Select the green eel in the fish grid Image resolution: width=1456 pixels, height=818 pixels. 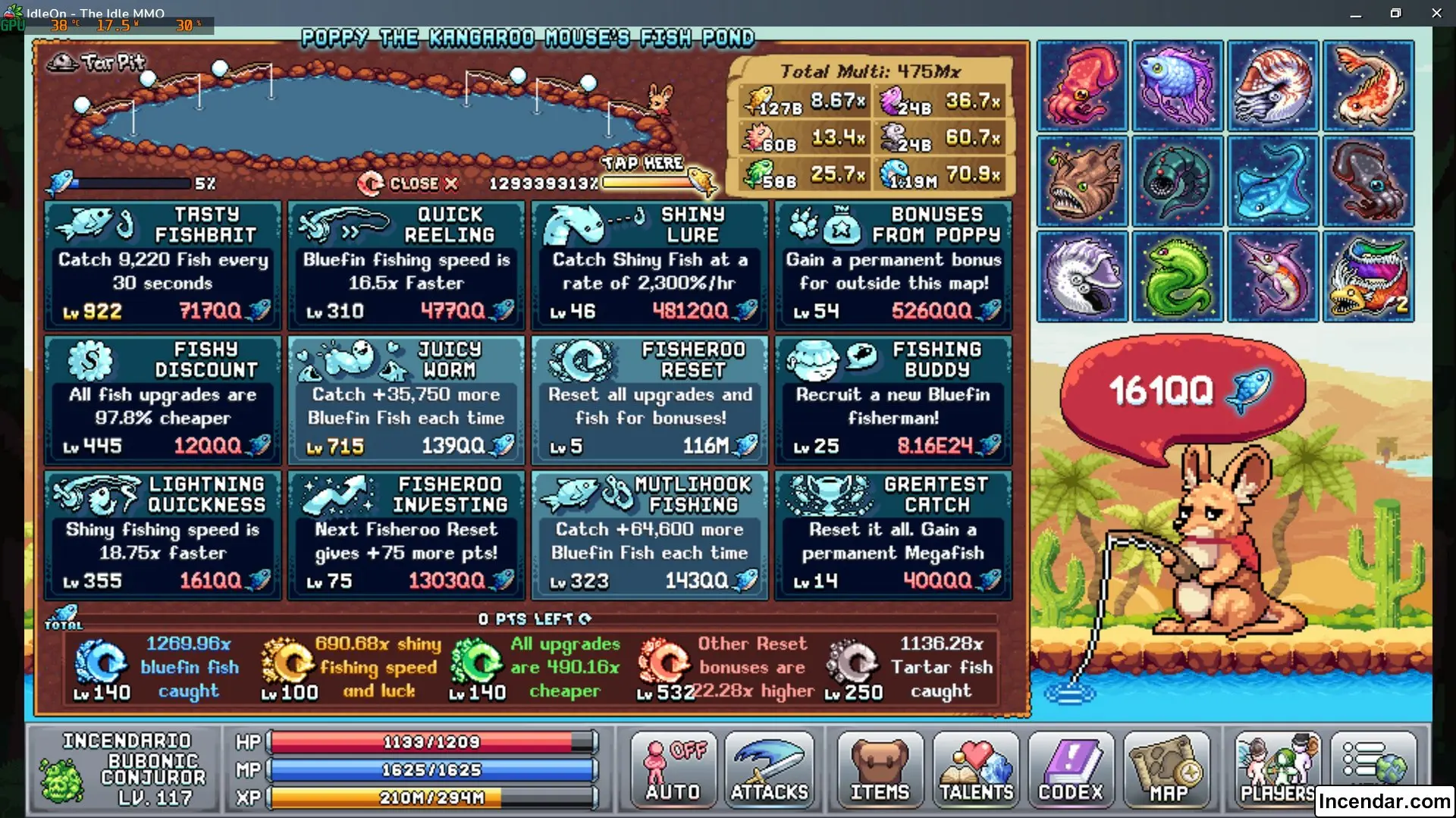coord(1178,276)
